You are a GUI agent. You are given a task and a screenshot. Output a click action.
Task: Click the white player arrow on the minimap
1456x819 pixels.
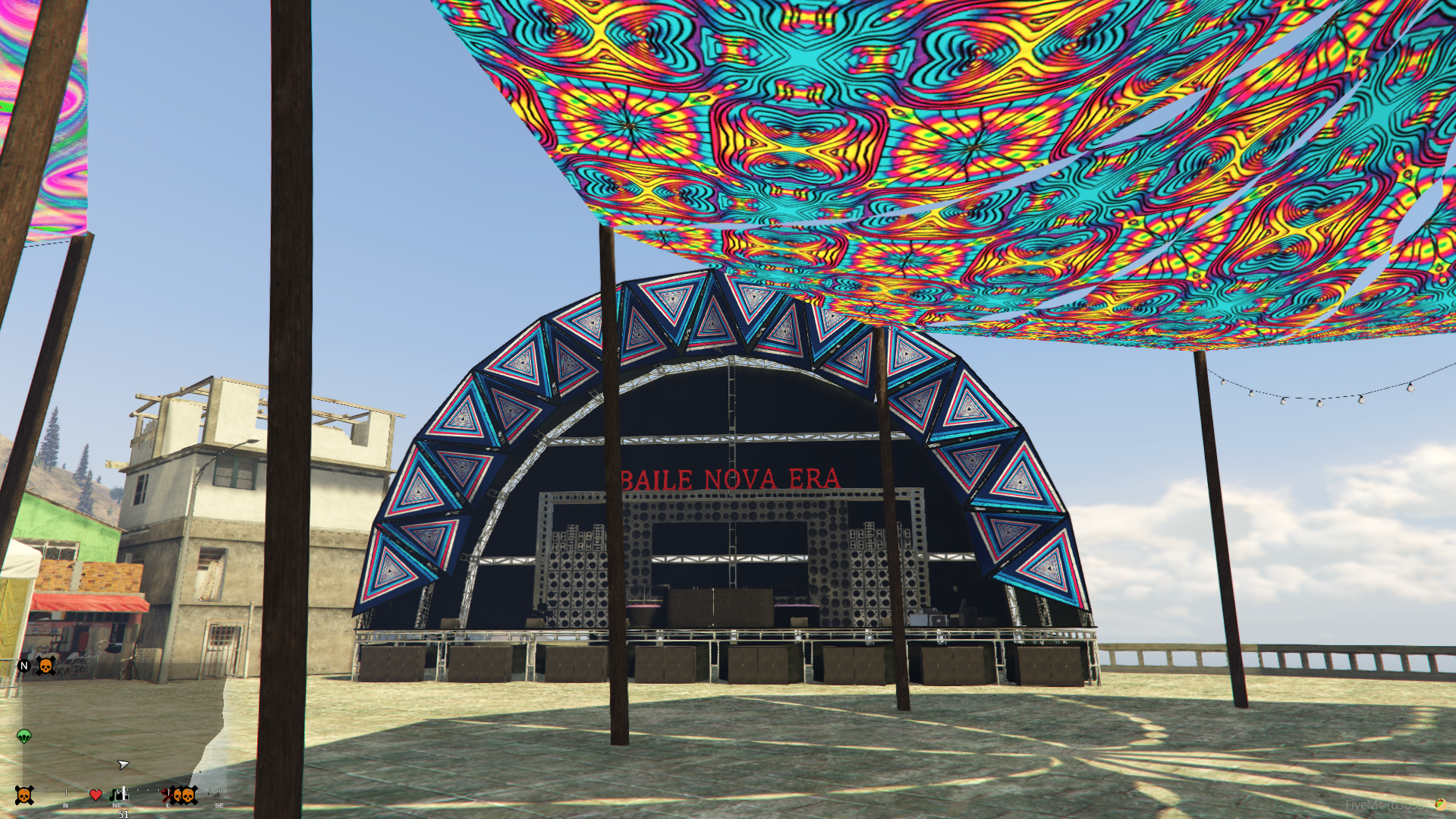[x=124, y=764]
